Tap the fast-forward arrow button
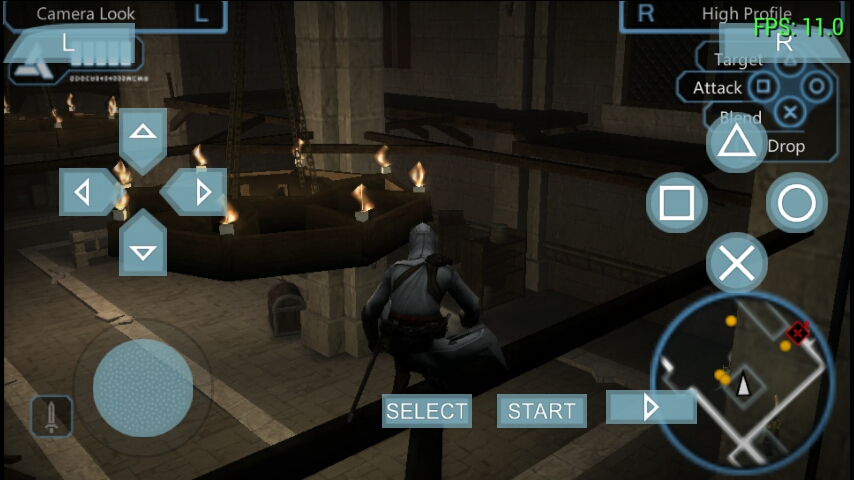 coord(651,407)
